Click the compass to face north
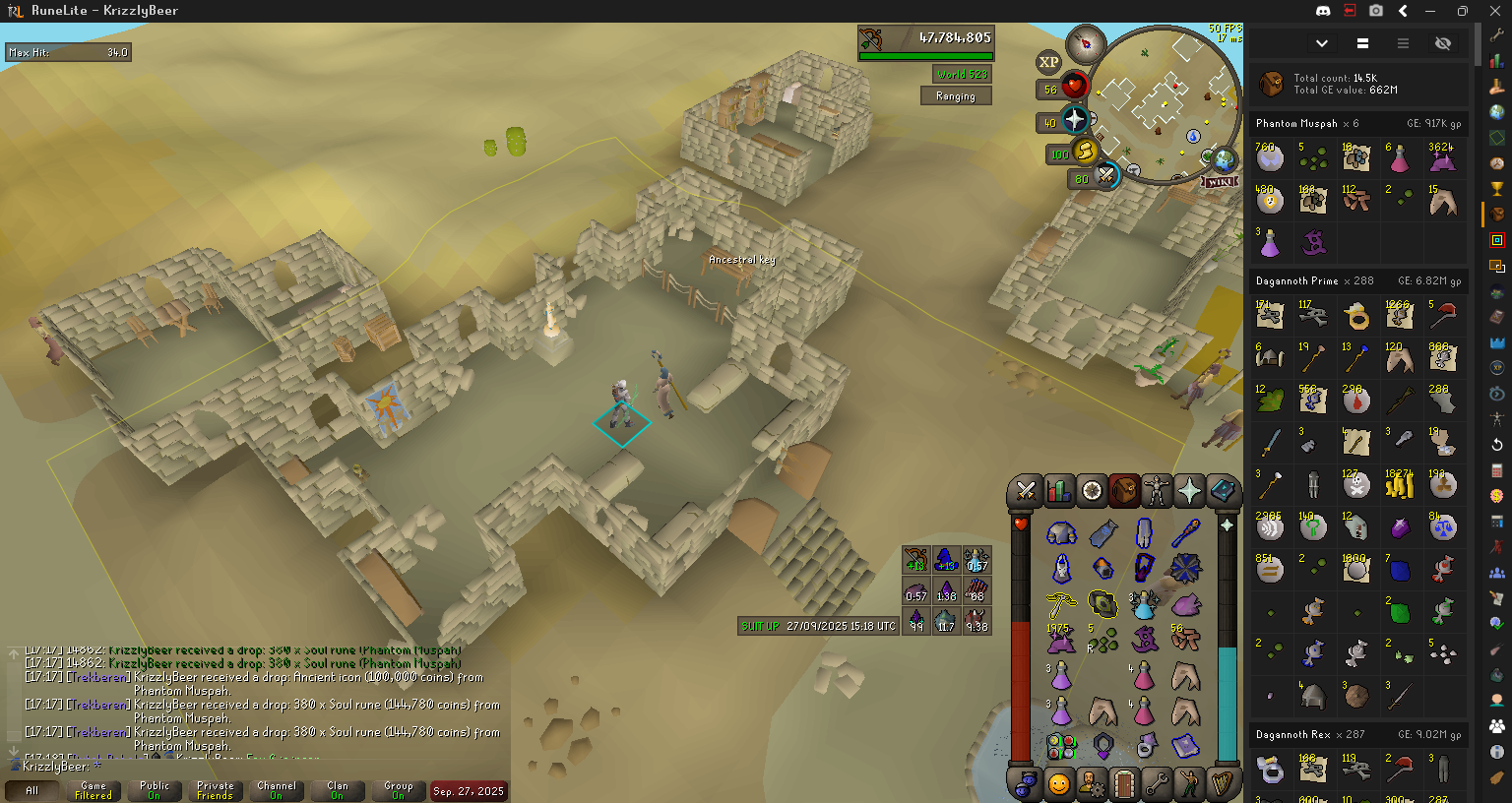The image size is (1512, 803). click(1087, 42)
